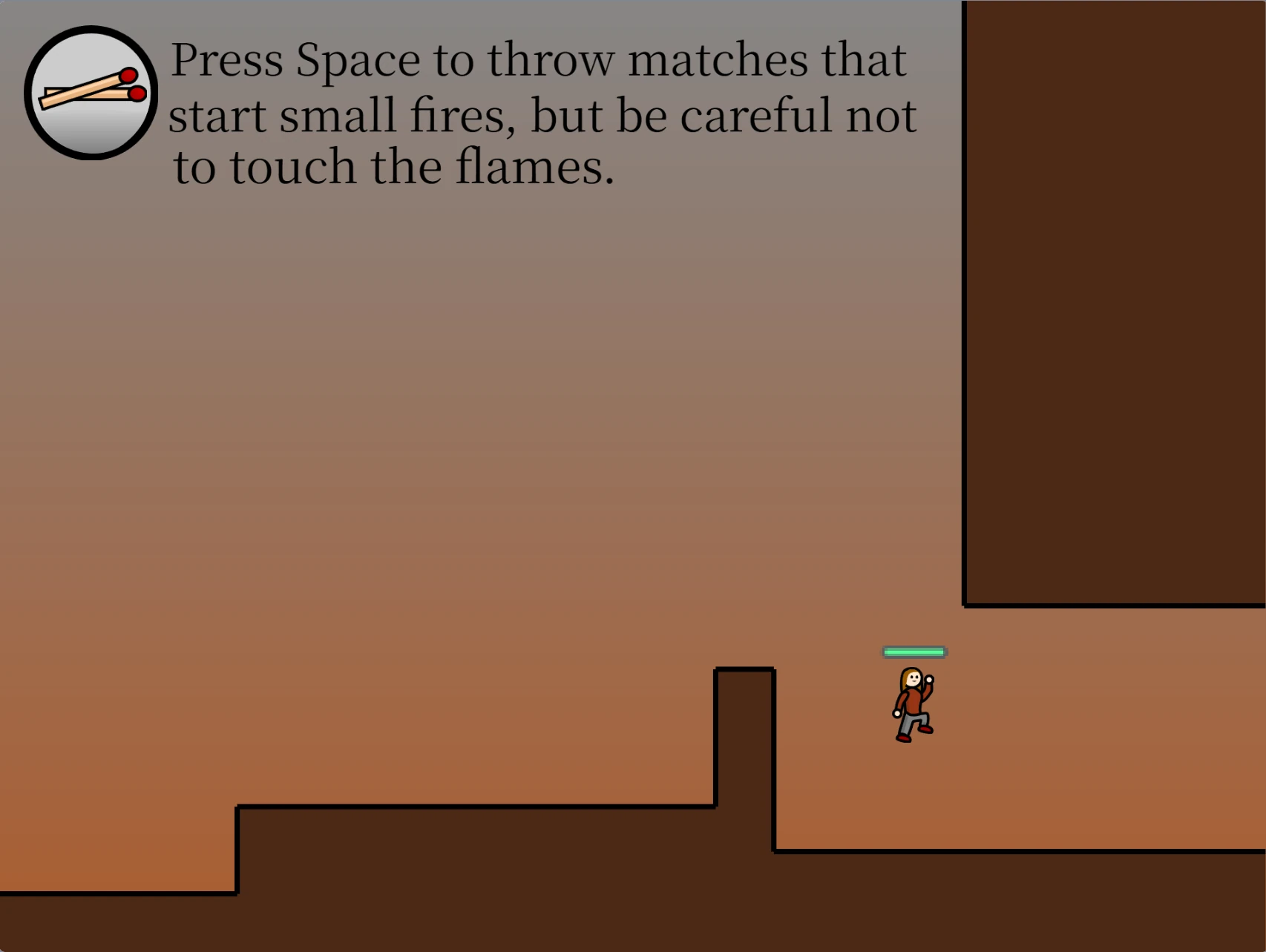The width and height of the screenshot is (1266, 952).
Task: Click the character's raised hand
Action: [929, 679]
